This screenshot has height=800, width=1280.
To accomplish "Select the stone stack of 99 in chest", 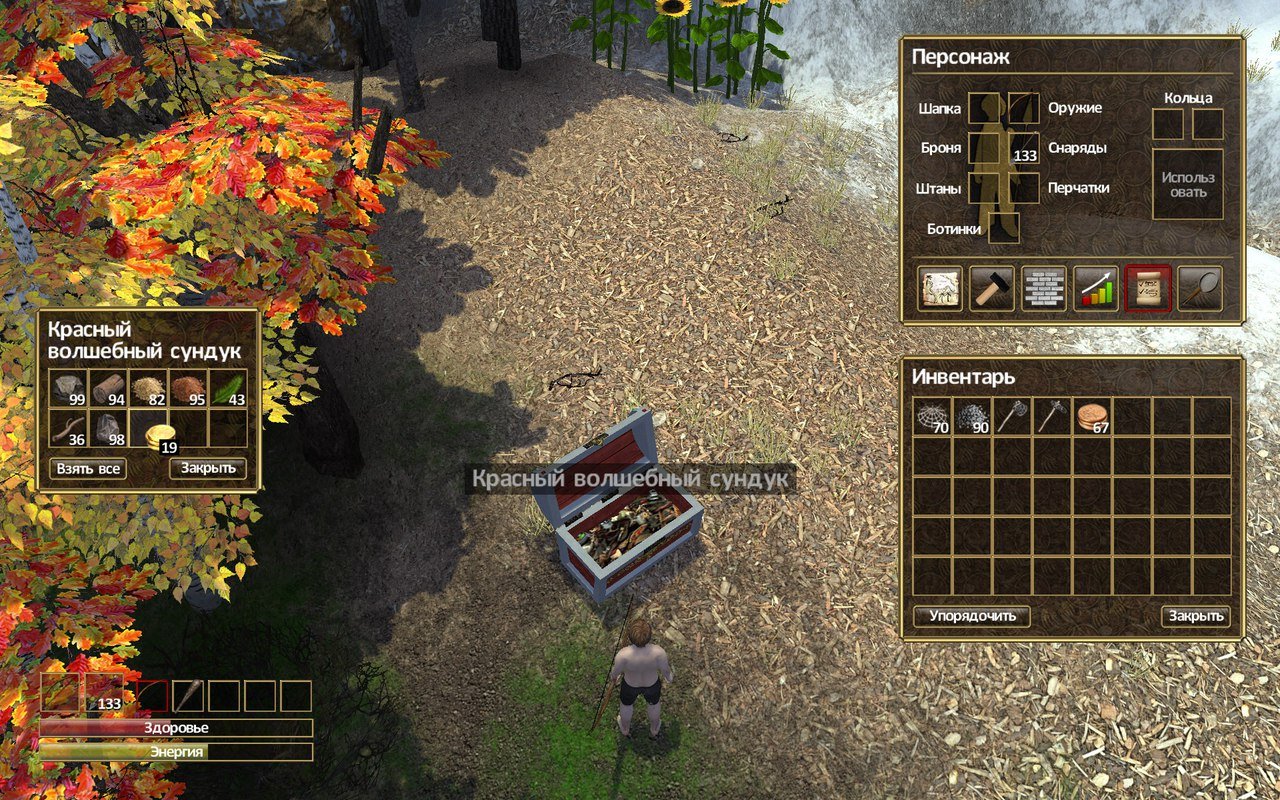I will click(68, 388).
